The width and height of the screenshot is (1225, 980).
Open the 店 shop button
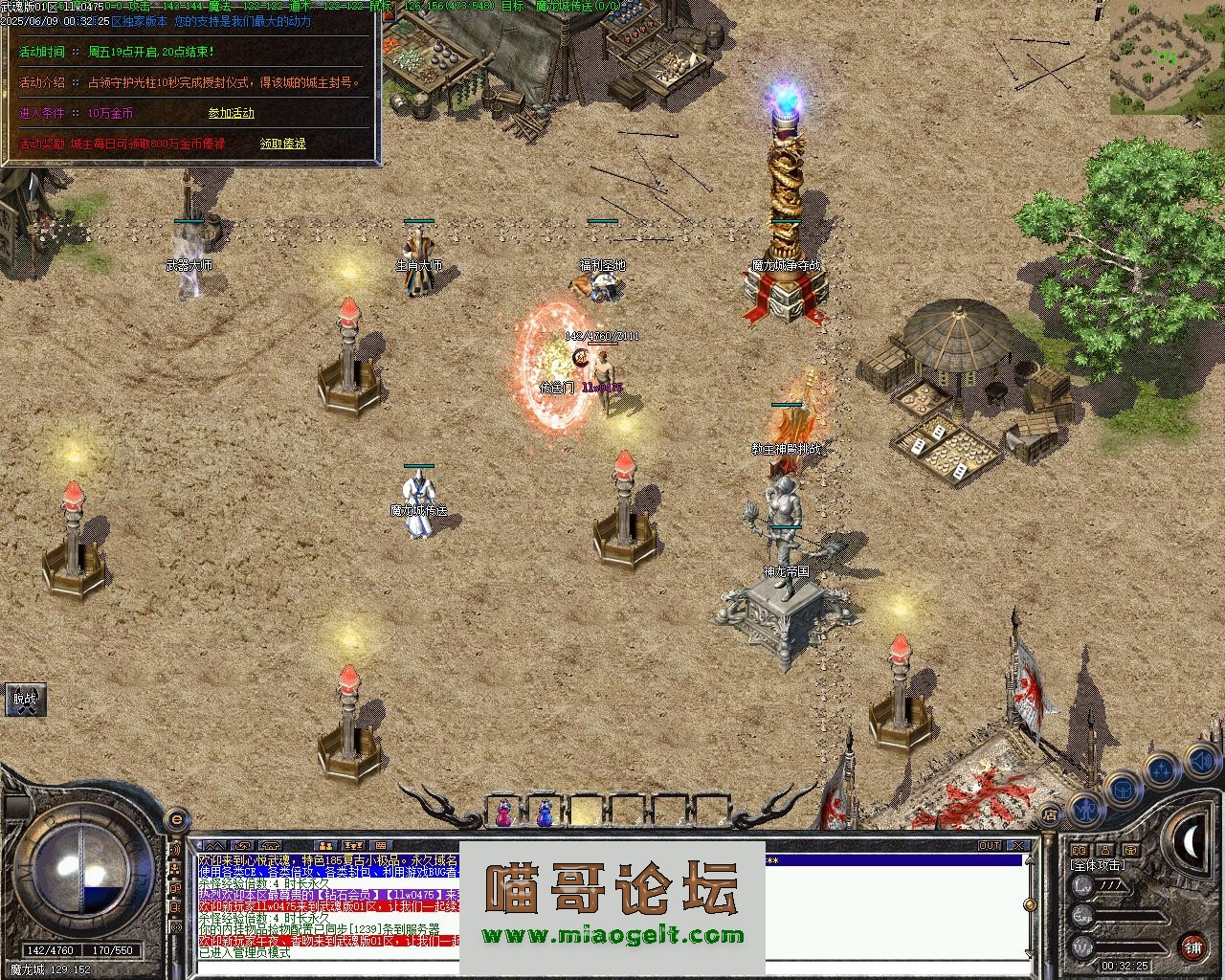1050,815
